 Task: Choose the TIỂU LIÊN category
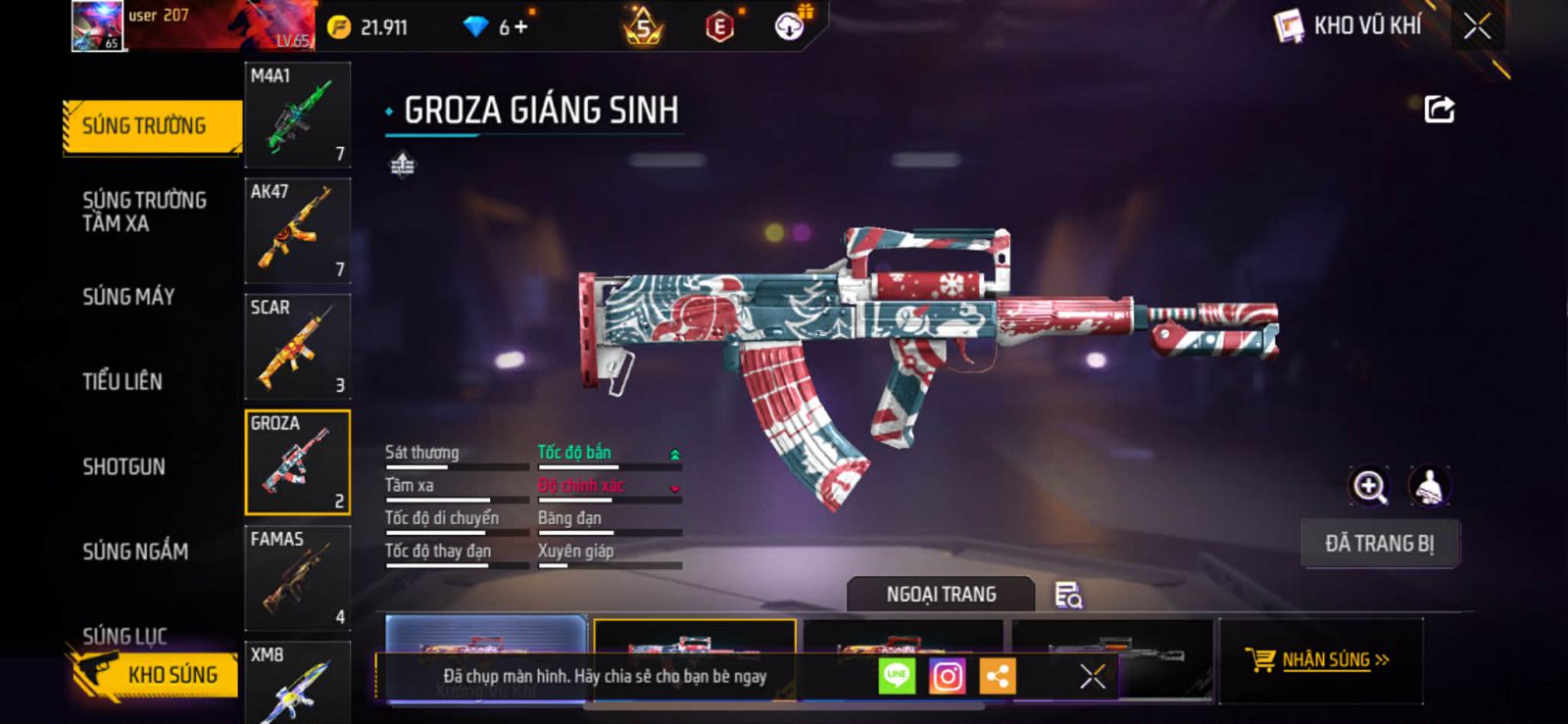[x=122, y=382]
